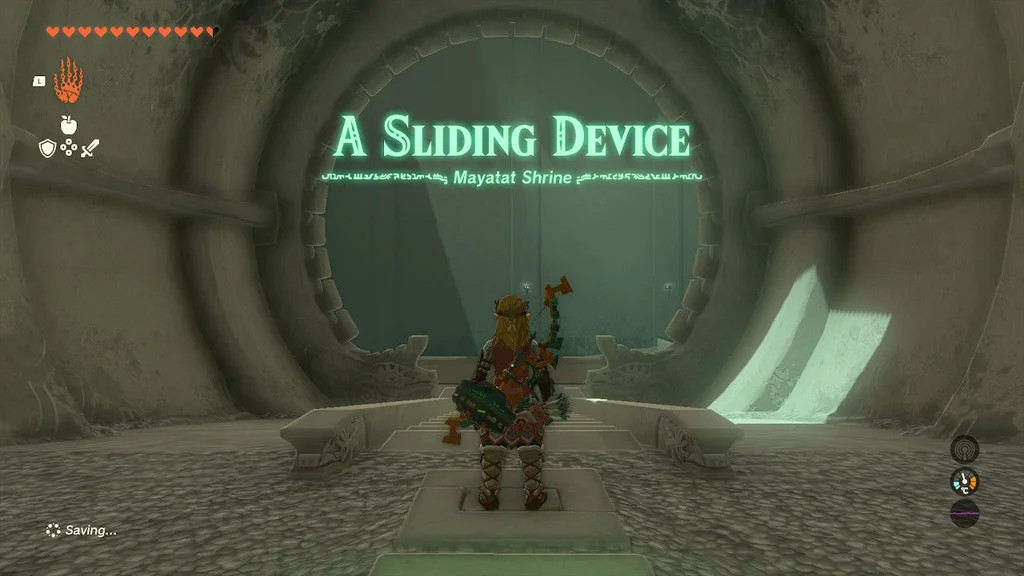Click the shrine sensor signal icon
The width and height of the screenshot is (1024, 576).
(964, 448)
